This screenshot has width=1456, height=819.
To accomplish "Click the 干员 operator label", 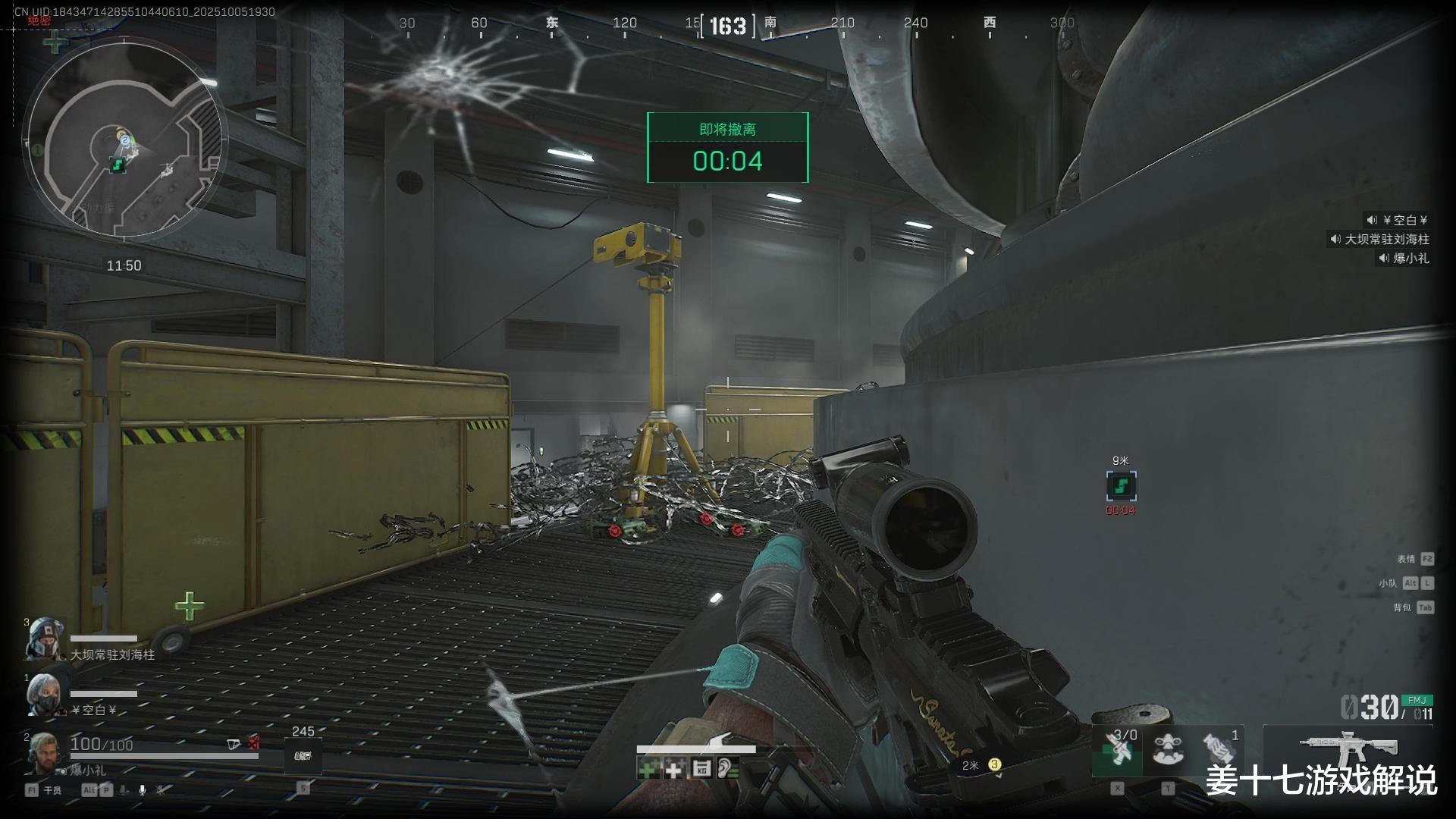I will tap(52, 790).
